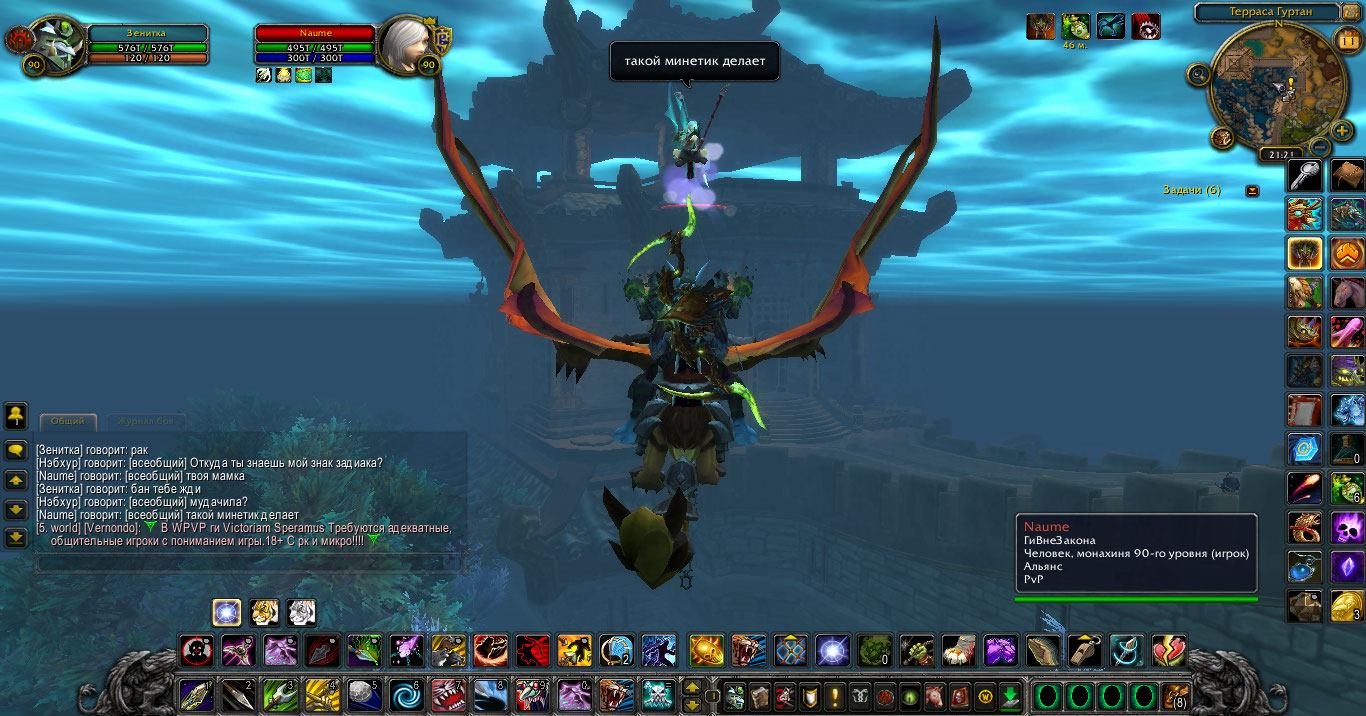Open the backpack bag slot

[x=1176, y=694]
